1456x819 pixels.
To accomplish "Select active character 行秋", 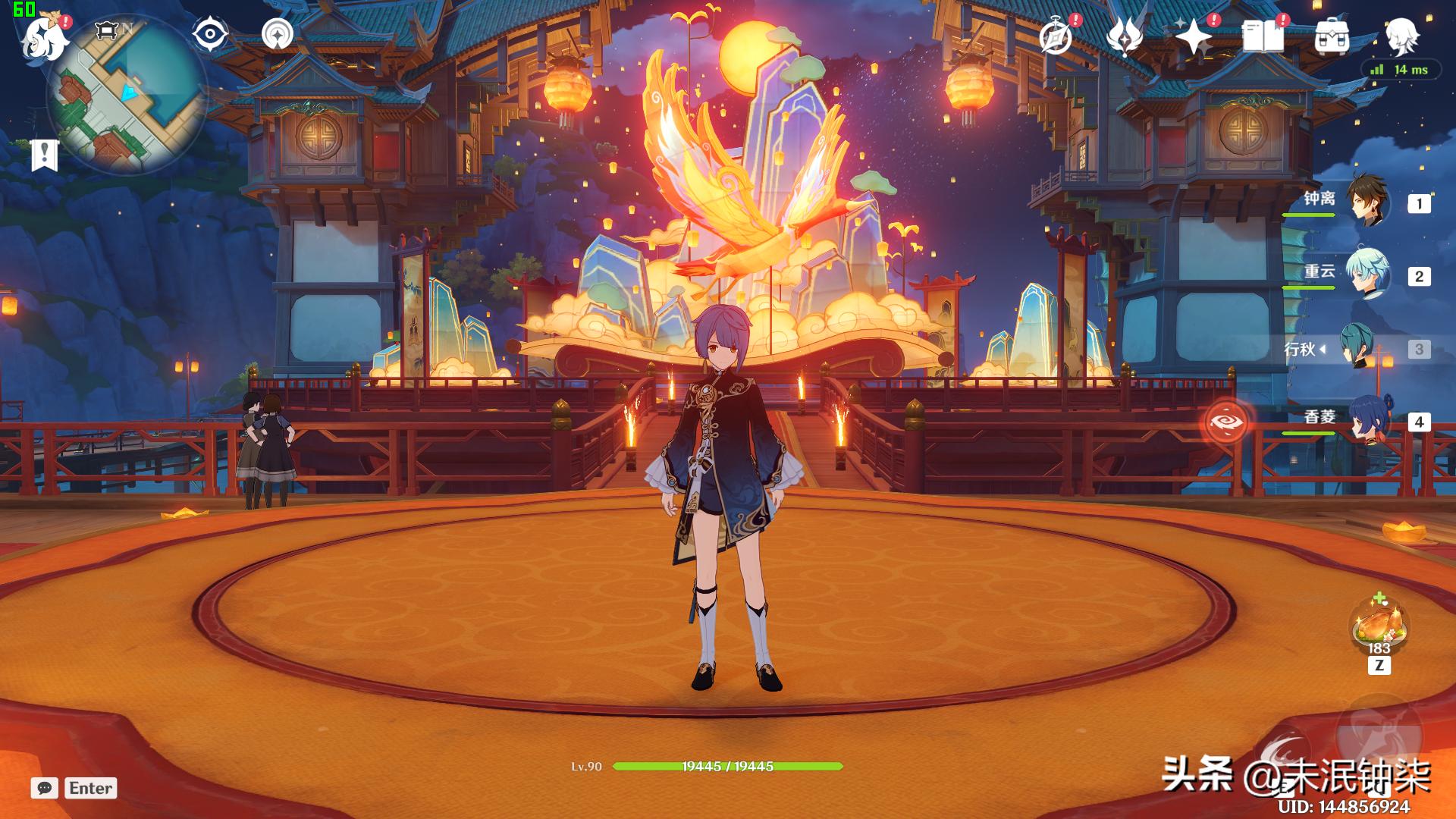I will tap(1357, 348).
